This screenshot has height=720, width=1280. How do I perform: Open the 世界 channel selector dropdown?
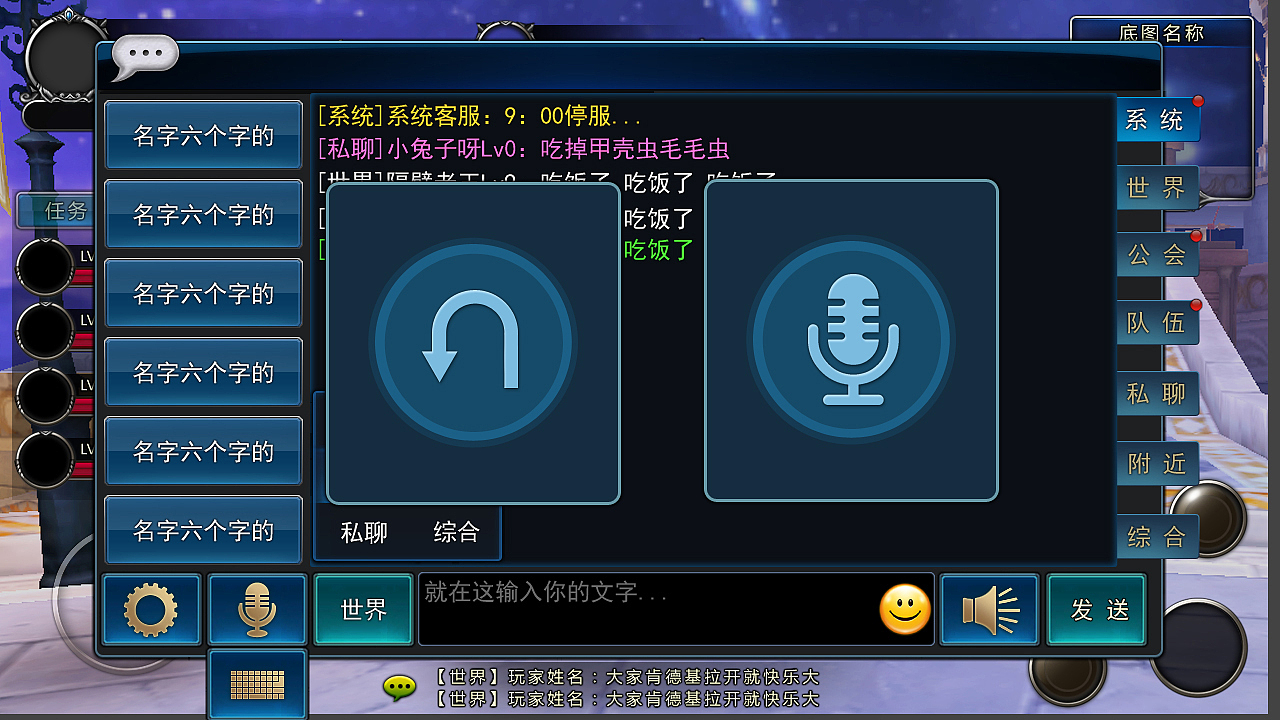[364, 609]
